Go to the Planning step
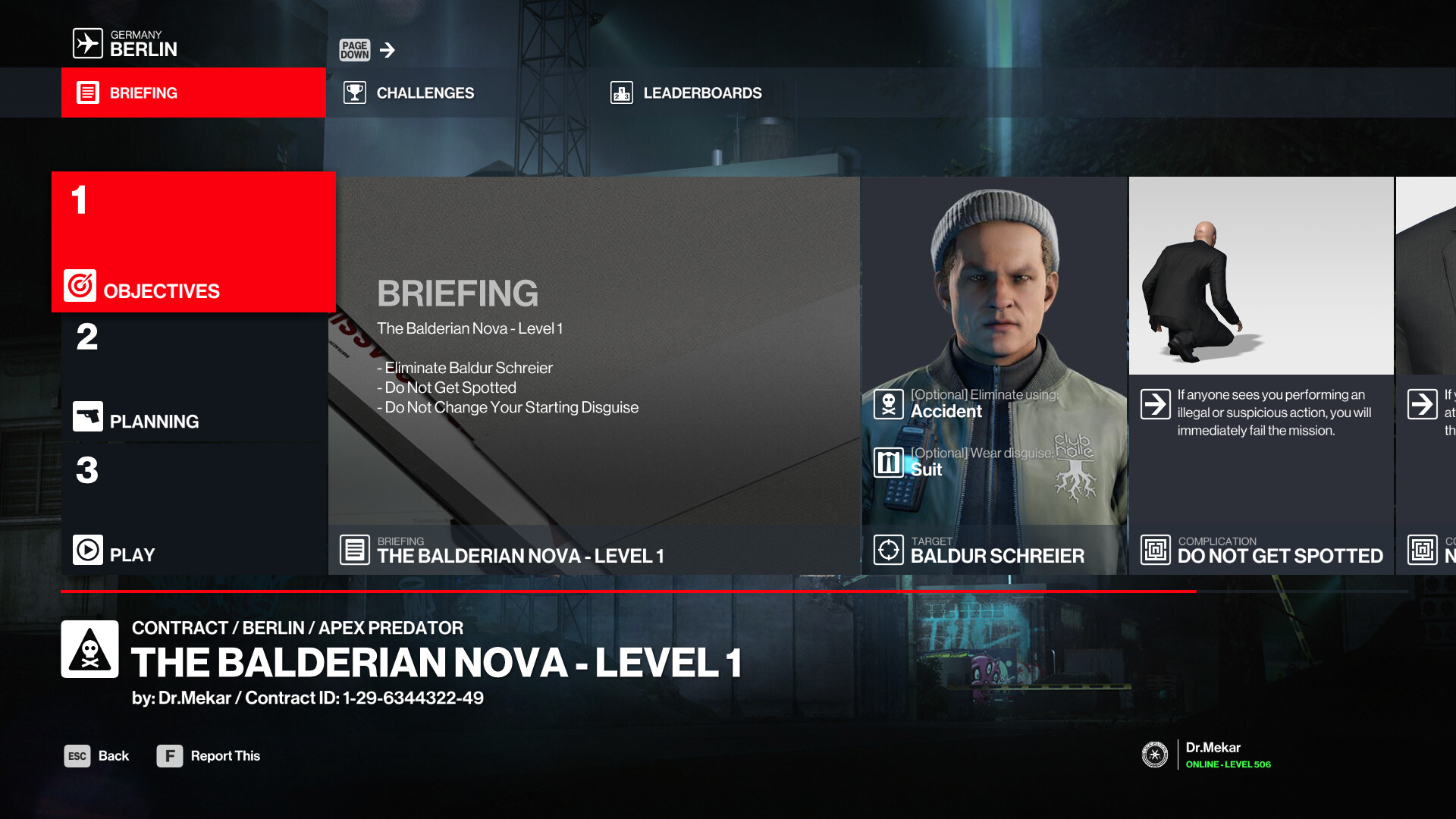This screenshot has width=1456, height=819. pos(193,378)
